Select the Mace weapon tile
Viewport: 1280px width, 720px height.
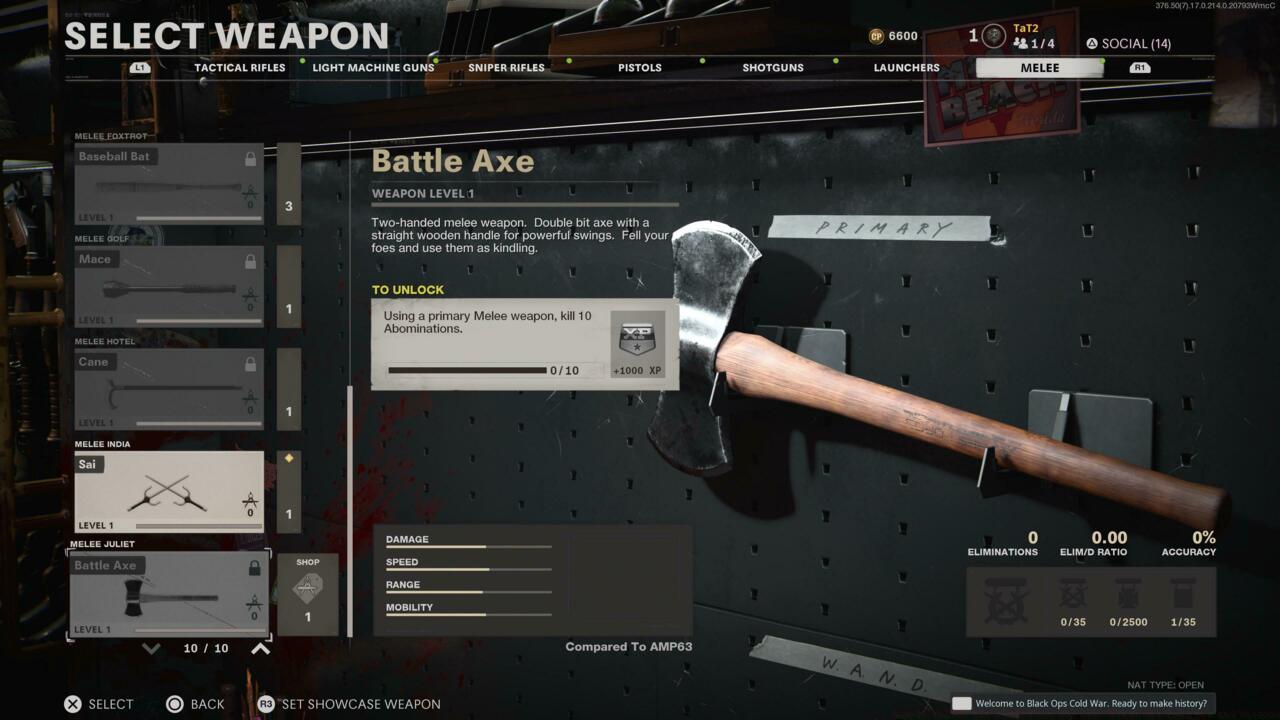click(x=169, y=287)
